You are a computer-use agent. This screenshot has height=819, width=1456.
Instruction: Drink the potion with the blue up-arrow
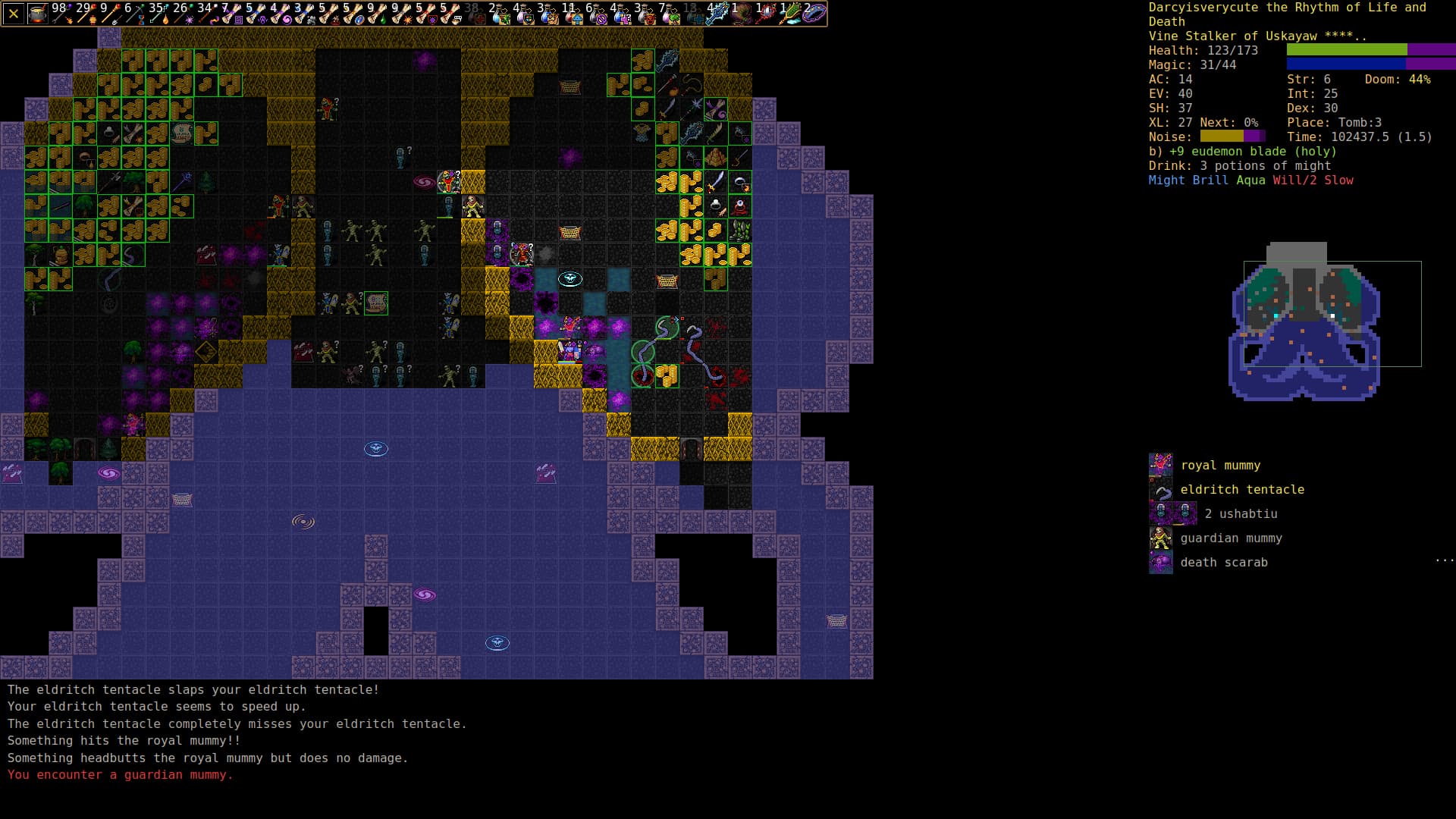(573, 14)
